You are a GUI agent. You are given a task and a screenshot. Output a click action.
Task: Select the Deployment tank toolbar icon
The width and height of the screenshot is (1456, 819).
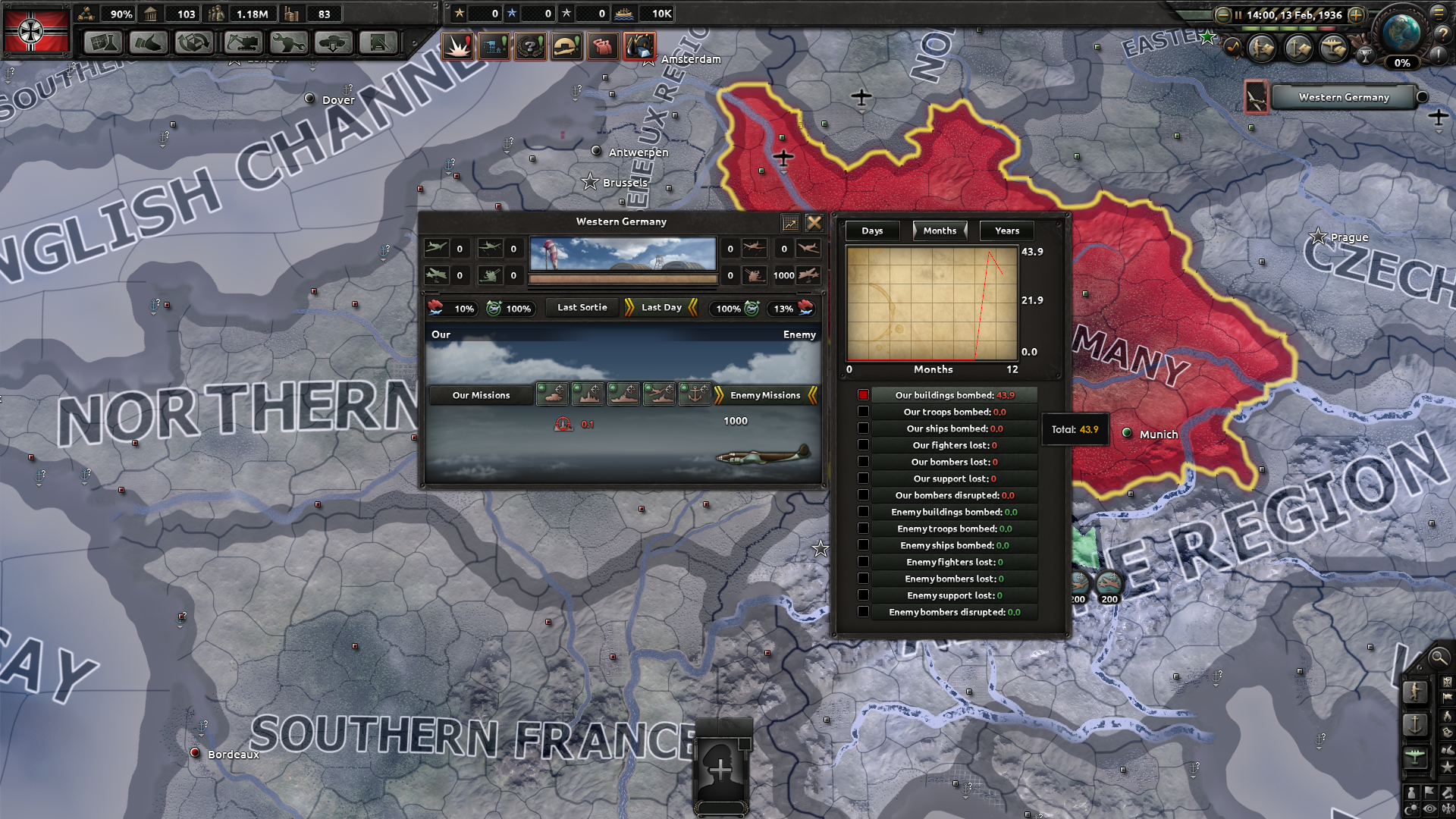[x=334, y=43]
